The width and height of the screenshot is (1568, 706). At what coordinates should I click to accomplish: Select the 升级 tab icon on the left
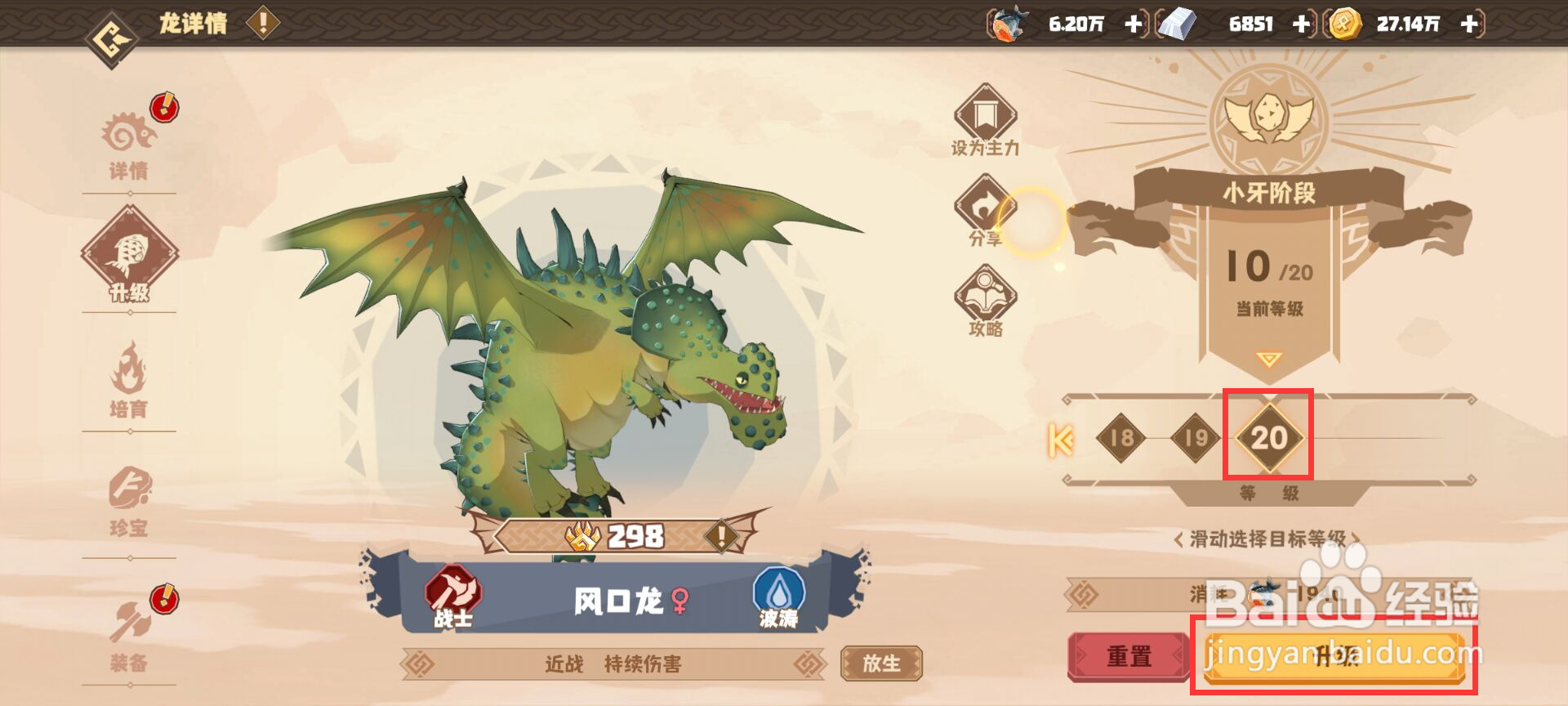pos(131,257)
